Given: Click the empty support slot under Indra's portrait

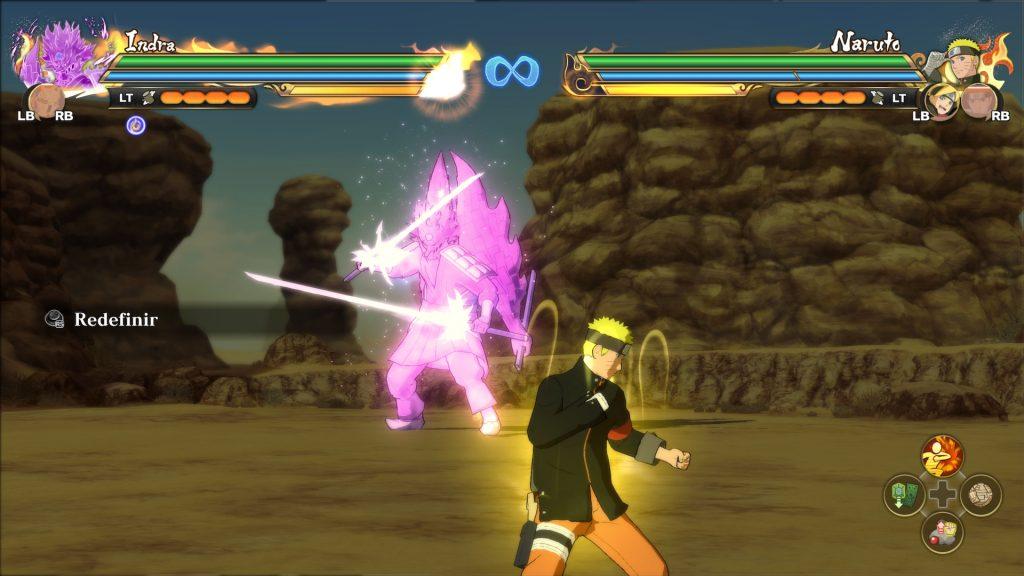Looking at the screenshot, I should pyautogui.click(x=46, y=103).
